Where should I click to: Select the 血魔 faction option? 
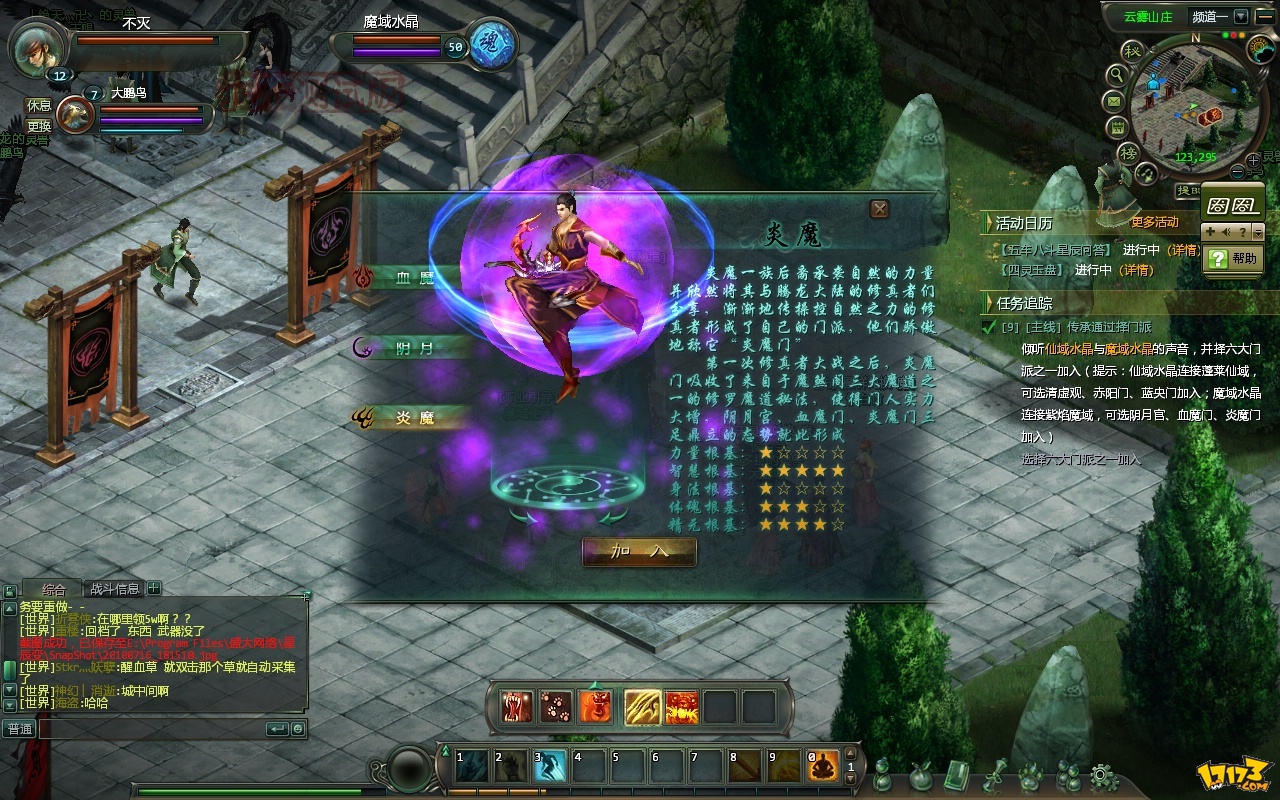413,277
